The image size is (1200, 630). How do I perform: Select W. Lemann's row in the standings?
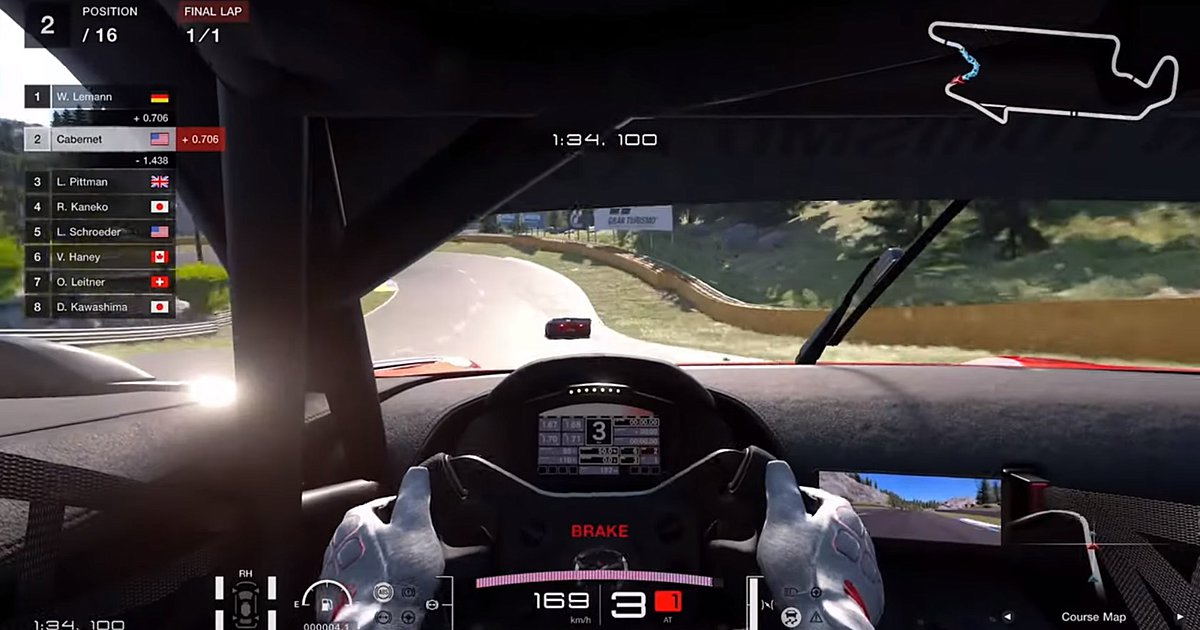(x=98, y=97)
